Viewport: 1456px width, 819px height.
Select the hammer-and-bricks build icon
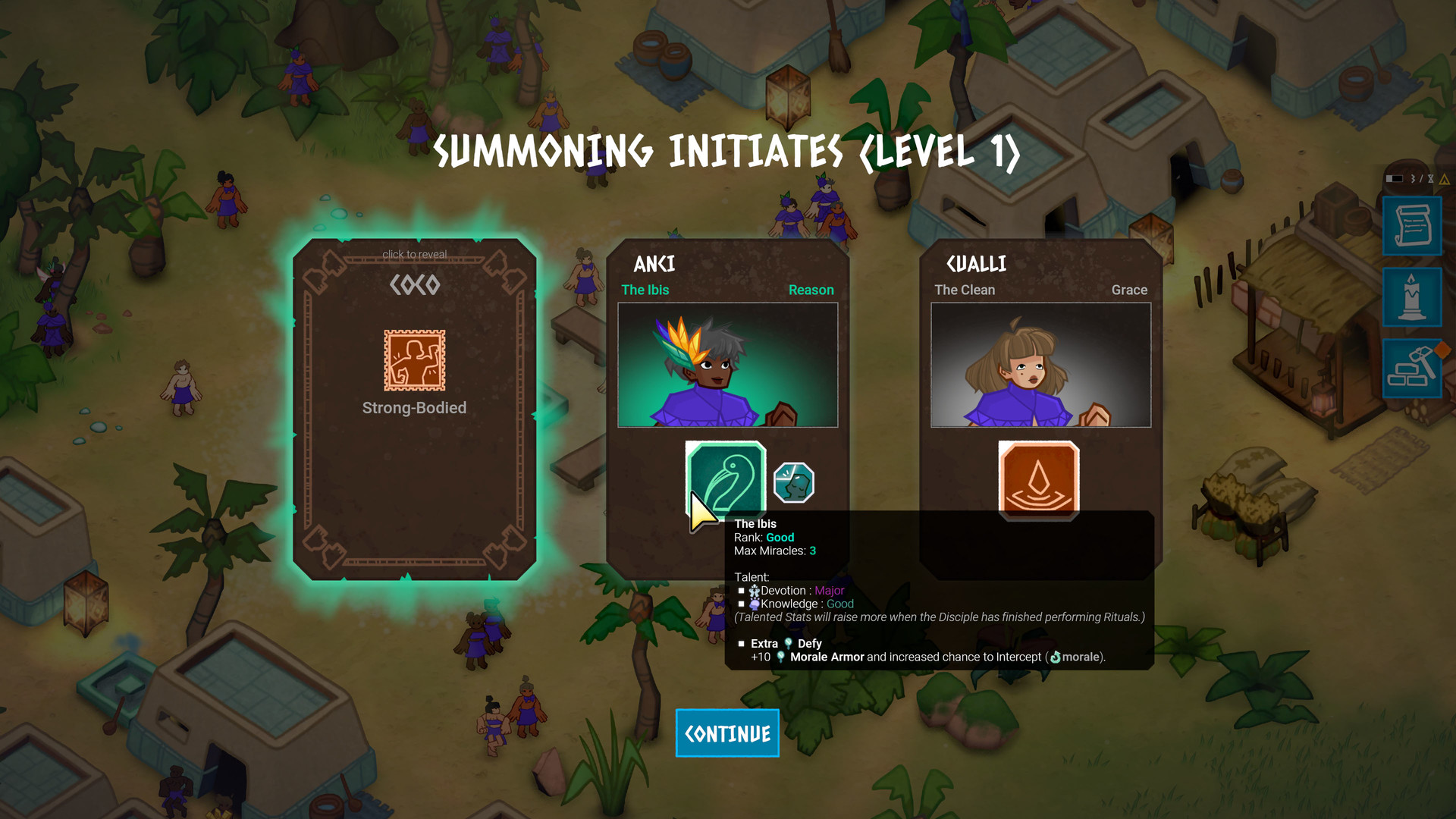pos(1412,369)
